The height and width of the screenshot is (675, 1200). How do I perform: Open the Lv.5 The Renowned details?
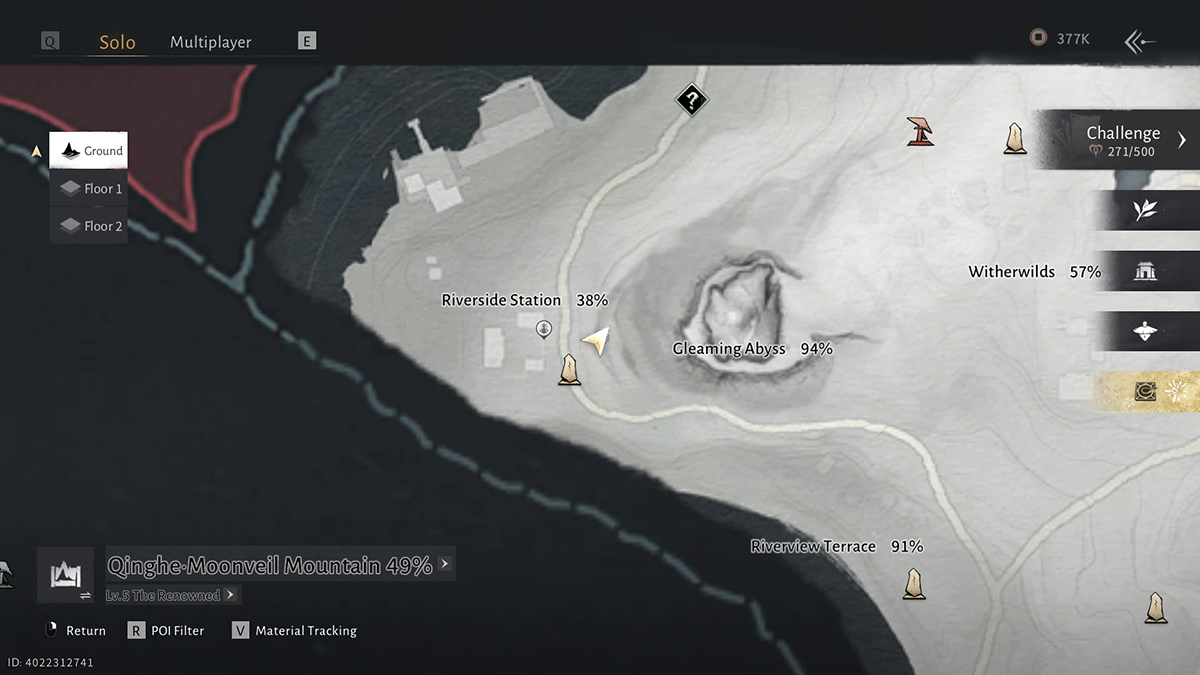click(172, 595)
